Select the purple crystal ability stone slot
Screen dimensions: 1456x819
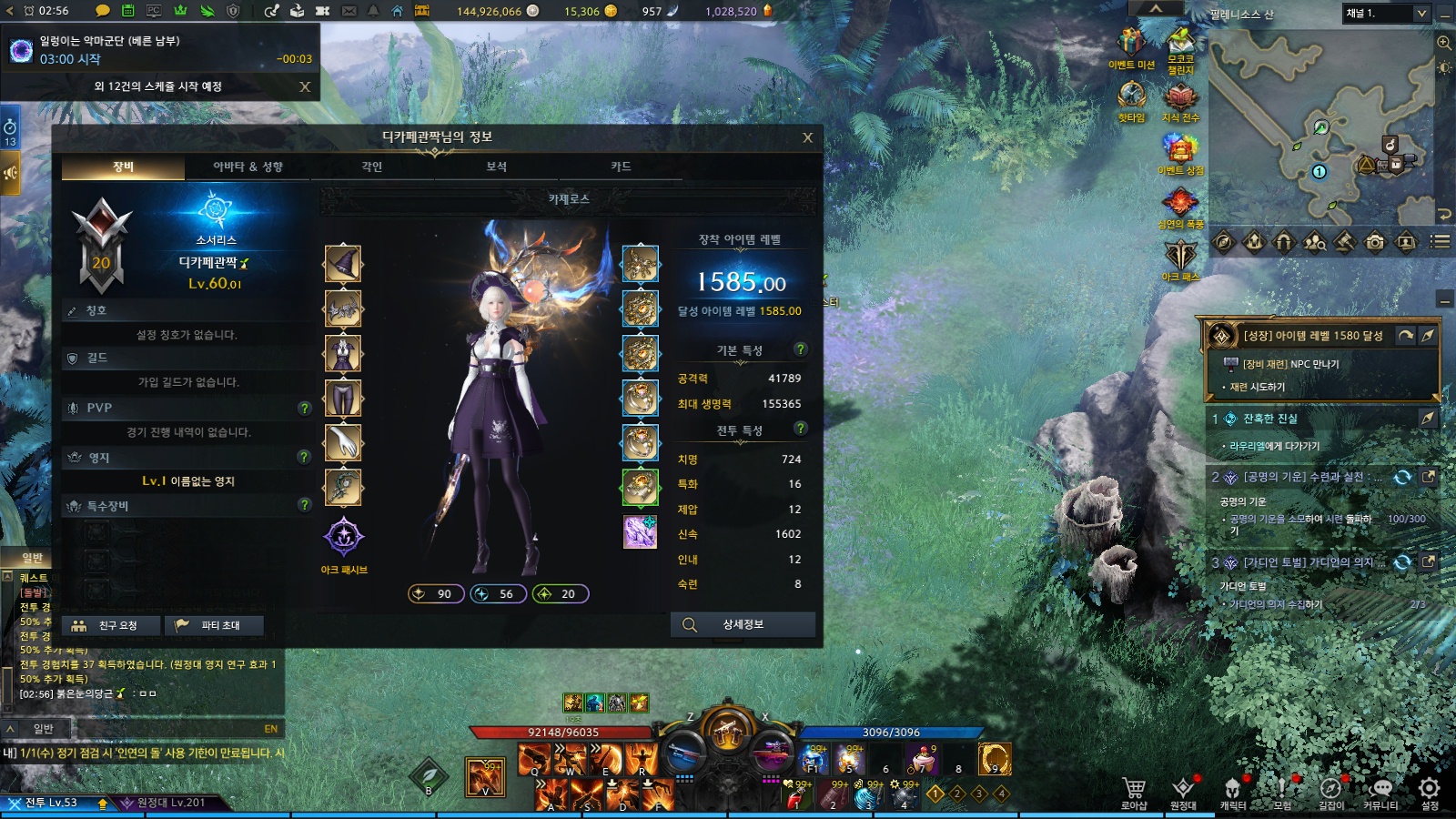coord(640,532)
